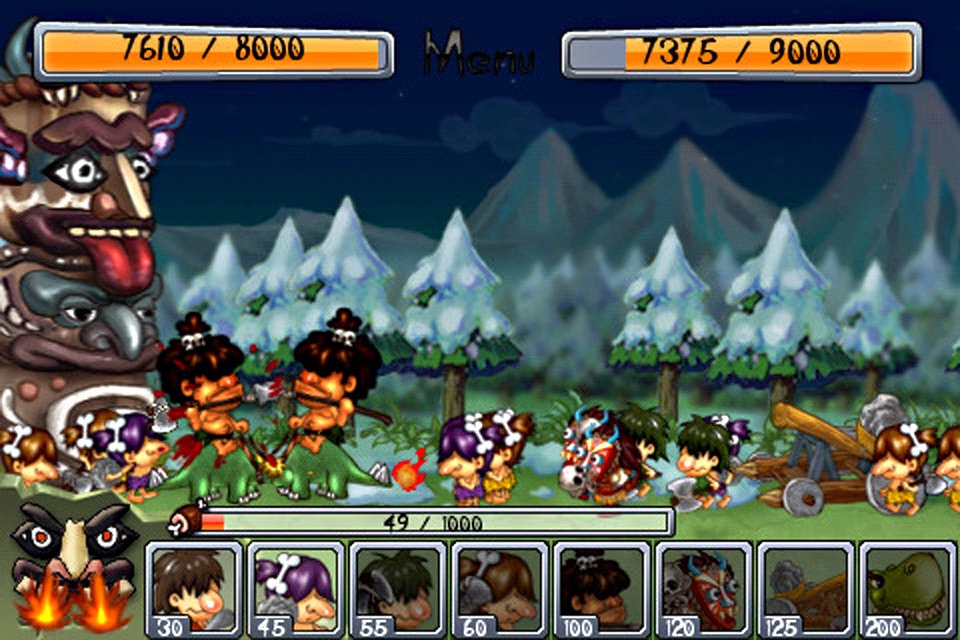Screen dimensions: 960x640
Task: Summon the 100-cost skull-topknot dino rider
Action: click(602, 590)
